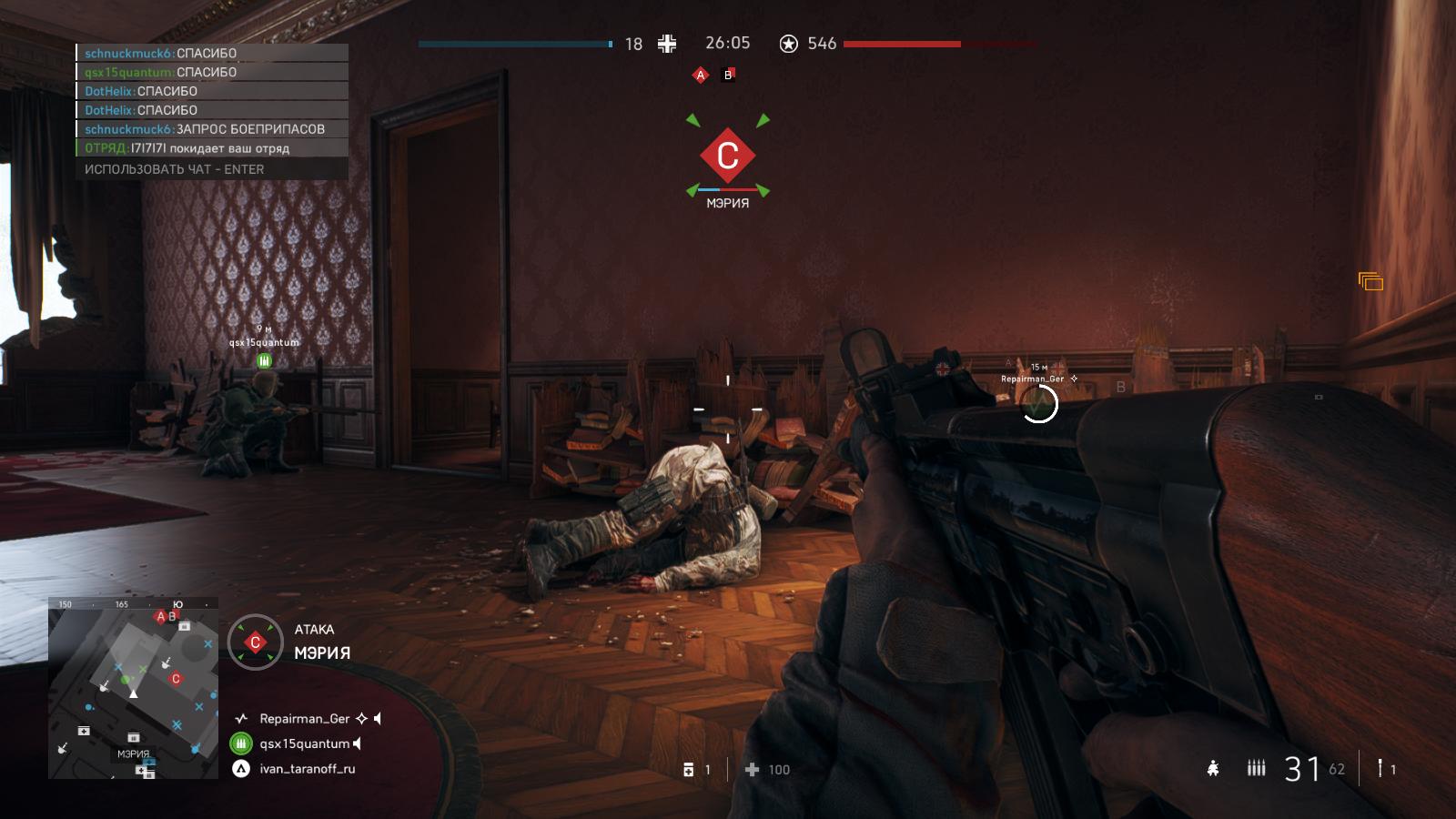The width and height of the screenshot is (1456, 819).
Task: Click the attack Мэрия squad order icon
Action: tap(255, 642)
